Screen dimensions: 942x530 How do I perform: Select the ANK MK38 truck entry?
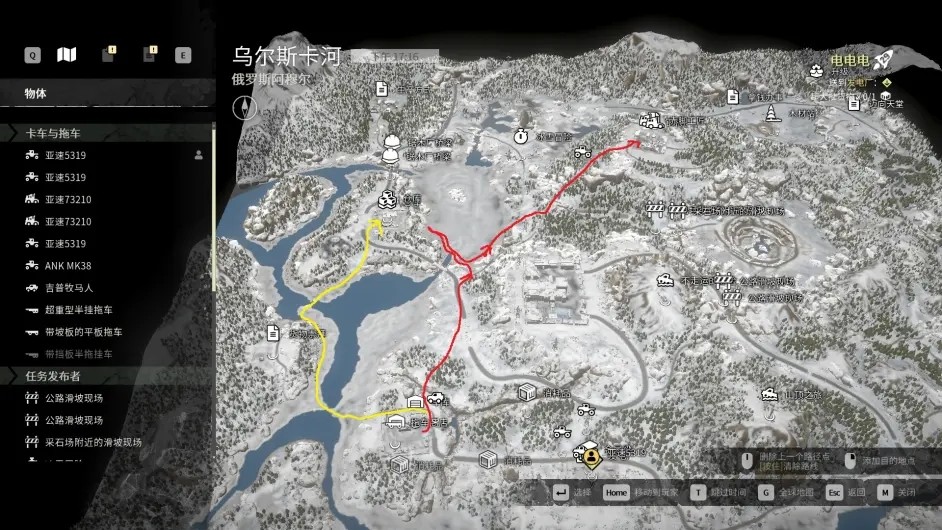[67, 265]
